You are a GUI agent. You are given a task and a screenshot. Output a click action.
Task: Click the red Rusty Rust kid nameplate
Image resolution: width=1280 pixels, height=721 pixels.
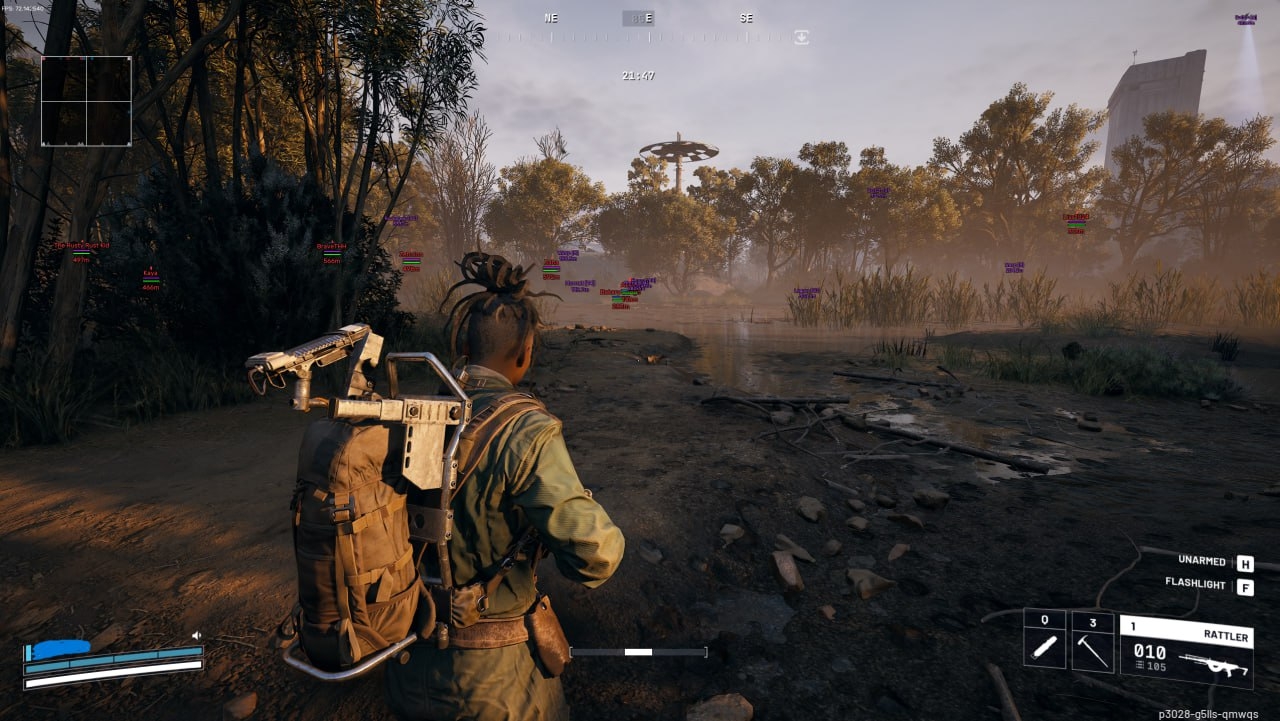point(82,245)
